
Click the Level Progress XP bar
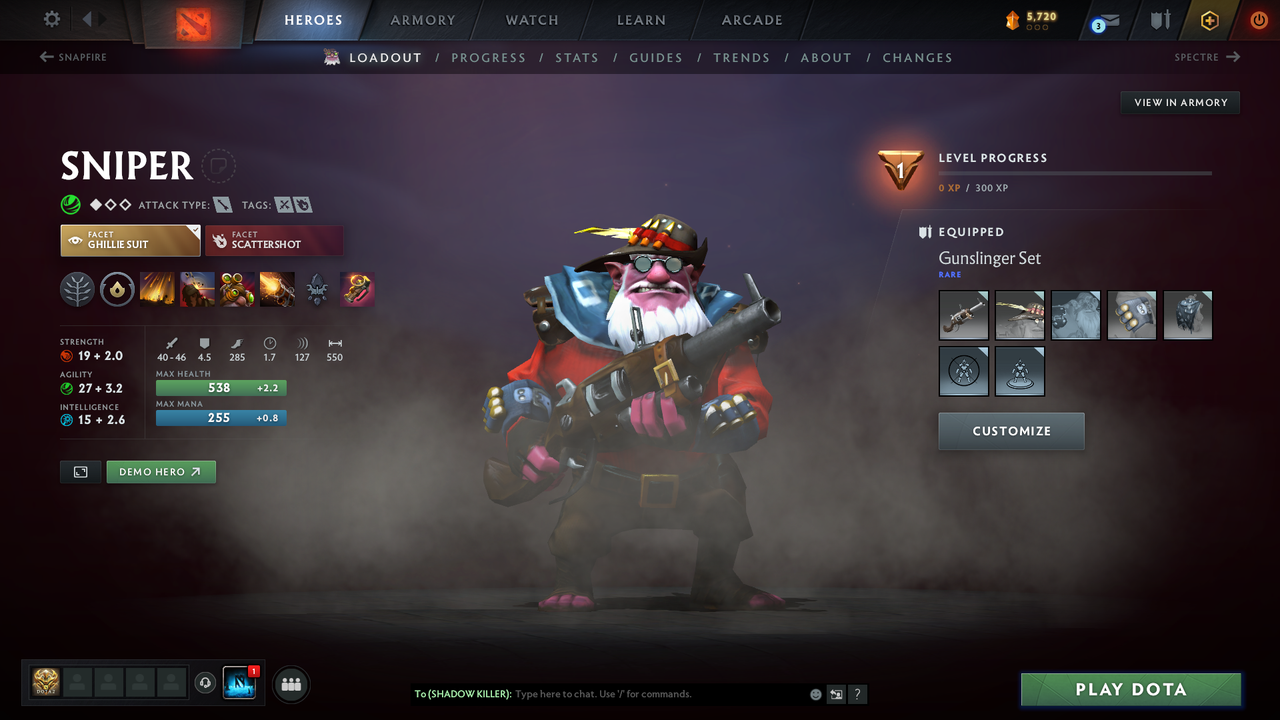pyautogui.click(x=1075, y=172)
